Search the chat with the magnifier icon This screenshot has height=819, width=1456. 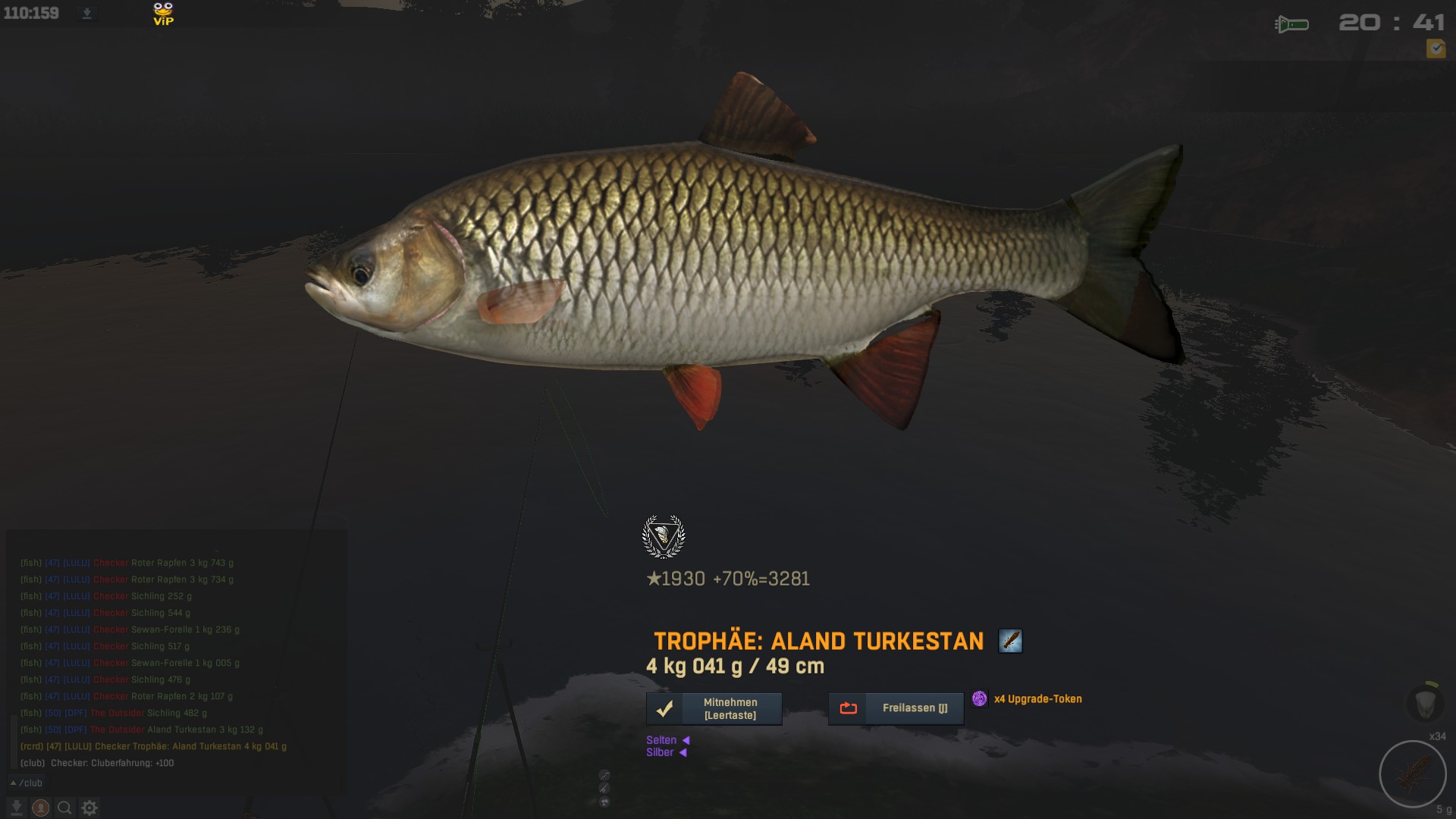(65, 808)
